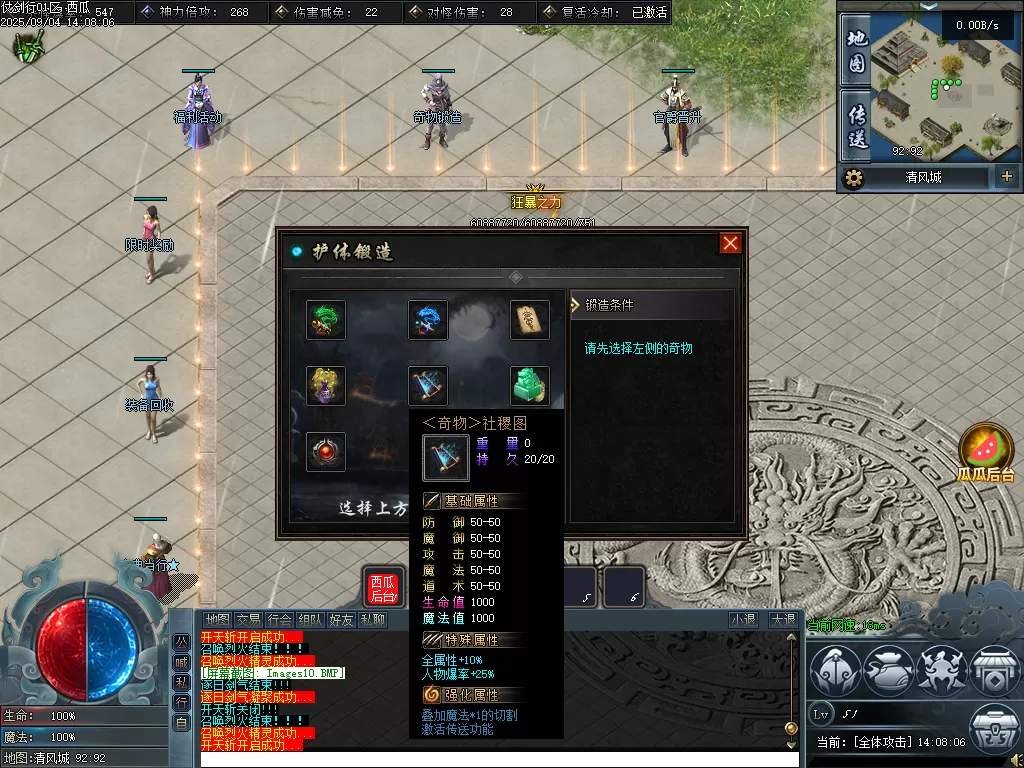Viewport: 1024px width, 768px height.
Task: Click the 大退 exit button
Action: tap(783, 620)
